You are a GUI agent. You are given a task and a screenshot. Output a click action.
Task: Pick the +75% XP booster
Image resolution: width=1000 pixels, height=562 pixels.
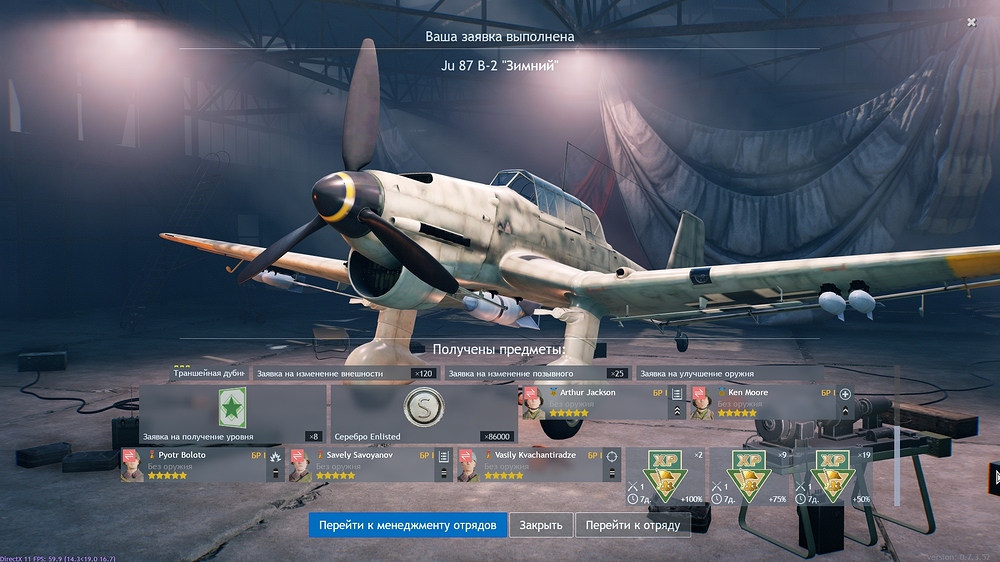coord(750,476)
